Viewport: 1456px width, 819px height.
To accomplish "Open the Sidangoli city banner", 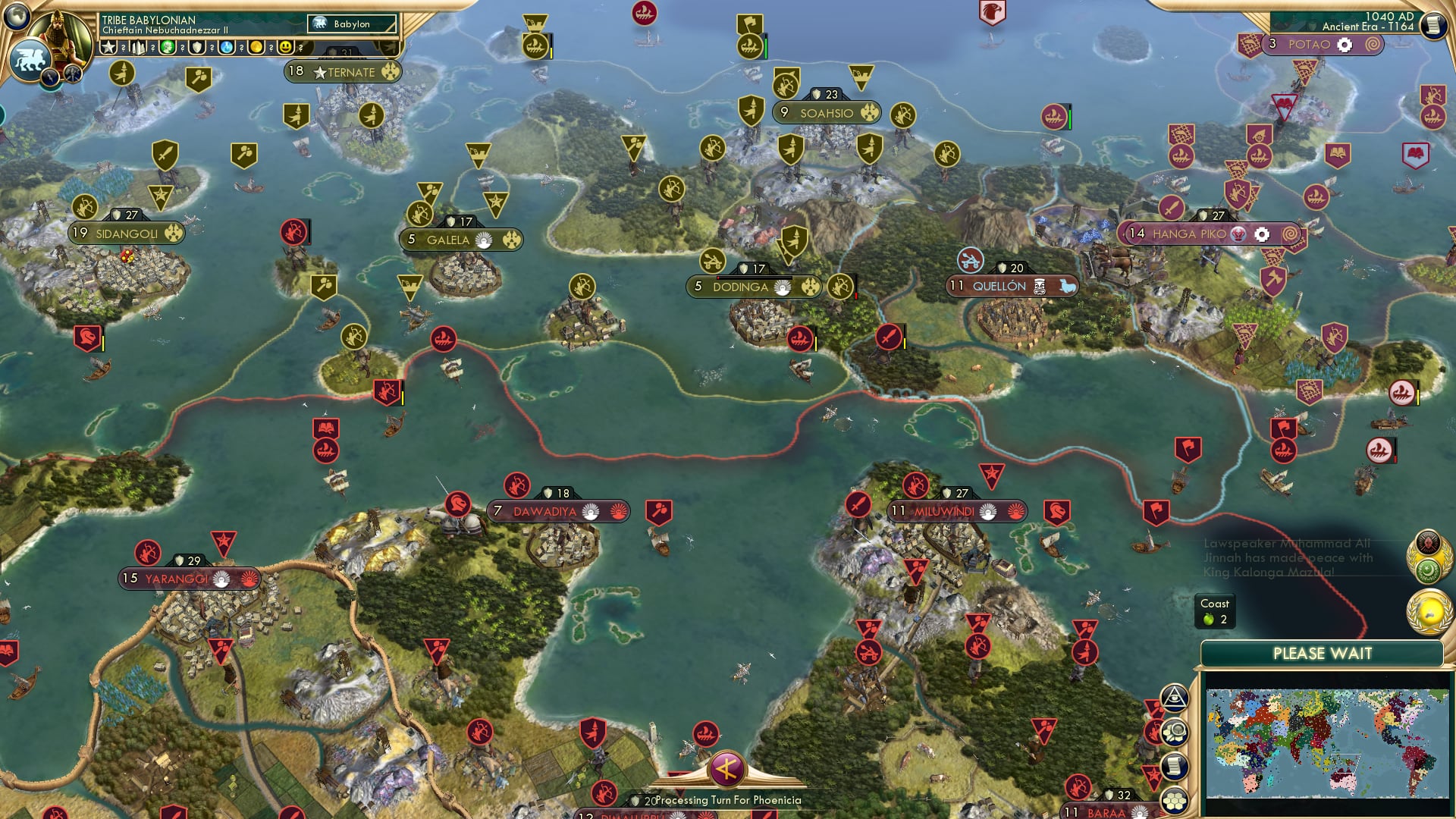I will (x=127, y=234).
